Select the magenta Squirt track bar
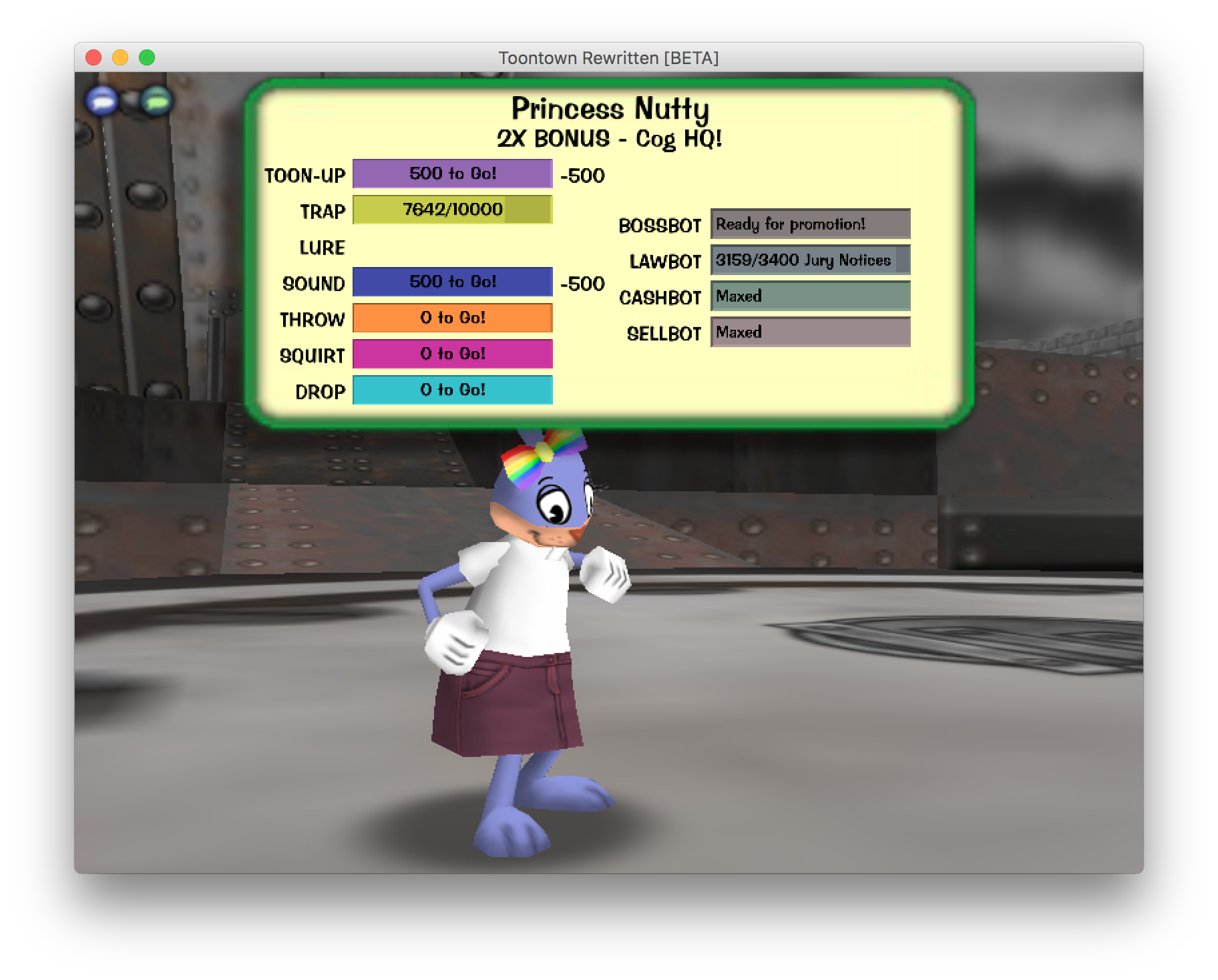 point(453,354)
